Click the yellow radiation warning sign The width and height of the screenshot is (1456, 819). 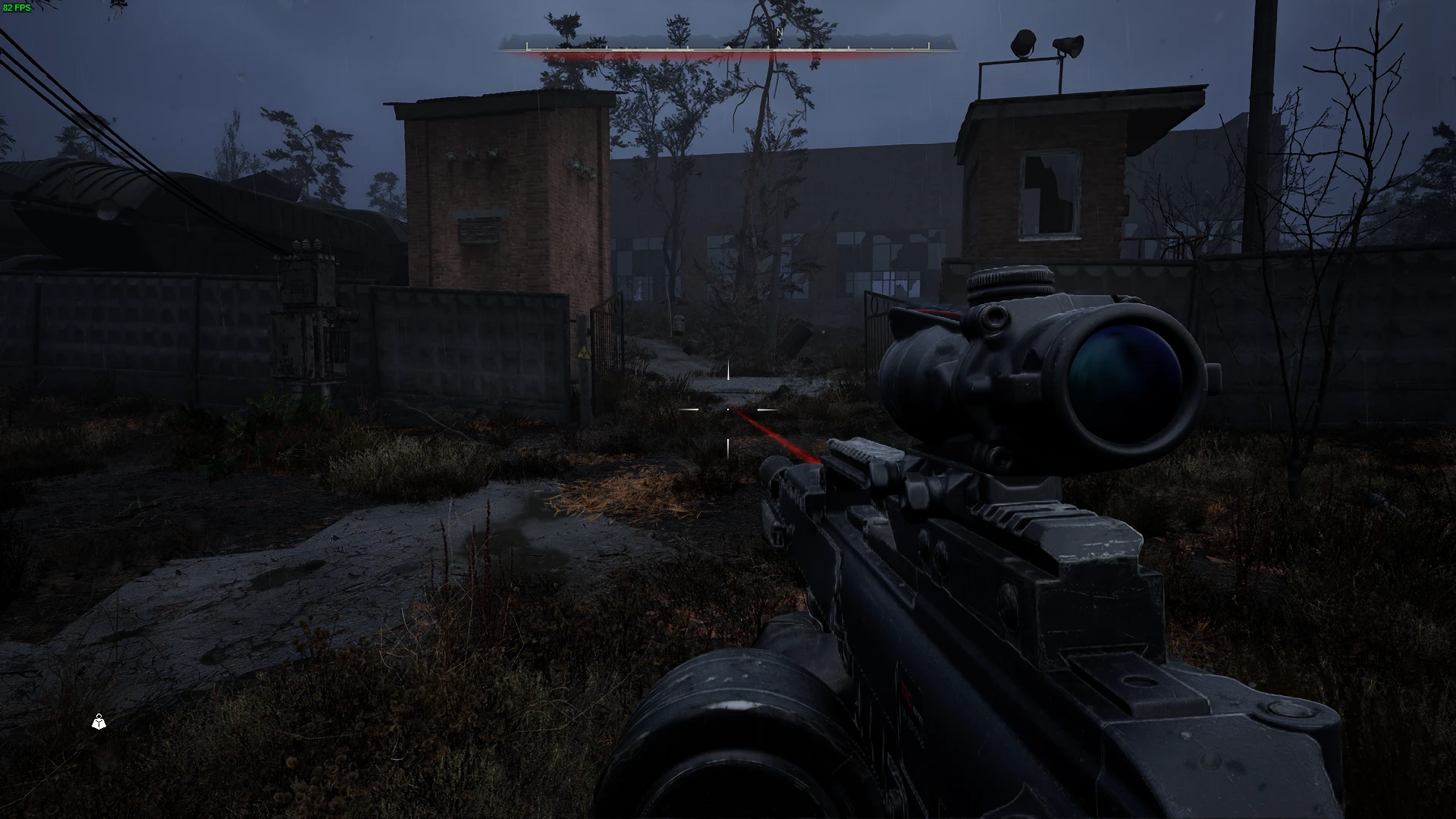point(585,353)
